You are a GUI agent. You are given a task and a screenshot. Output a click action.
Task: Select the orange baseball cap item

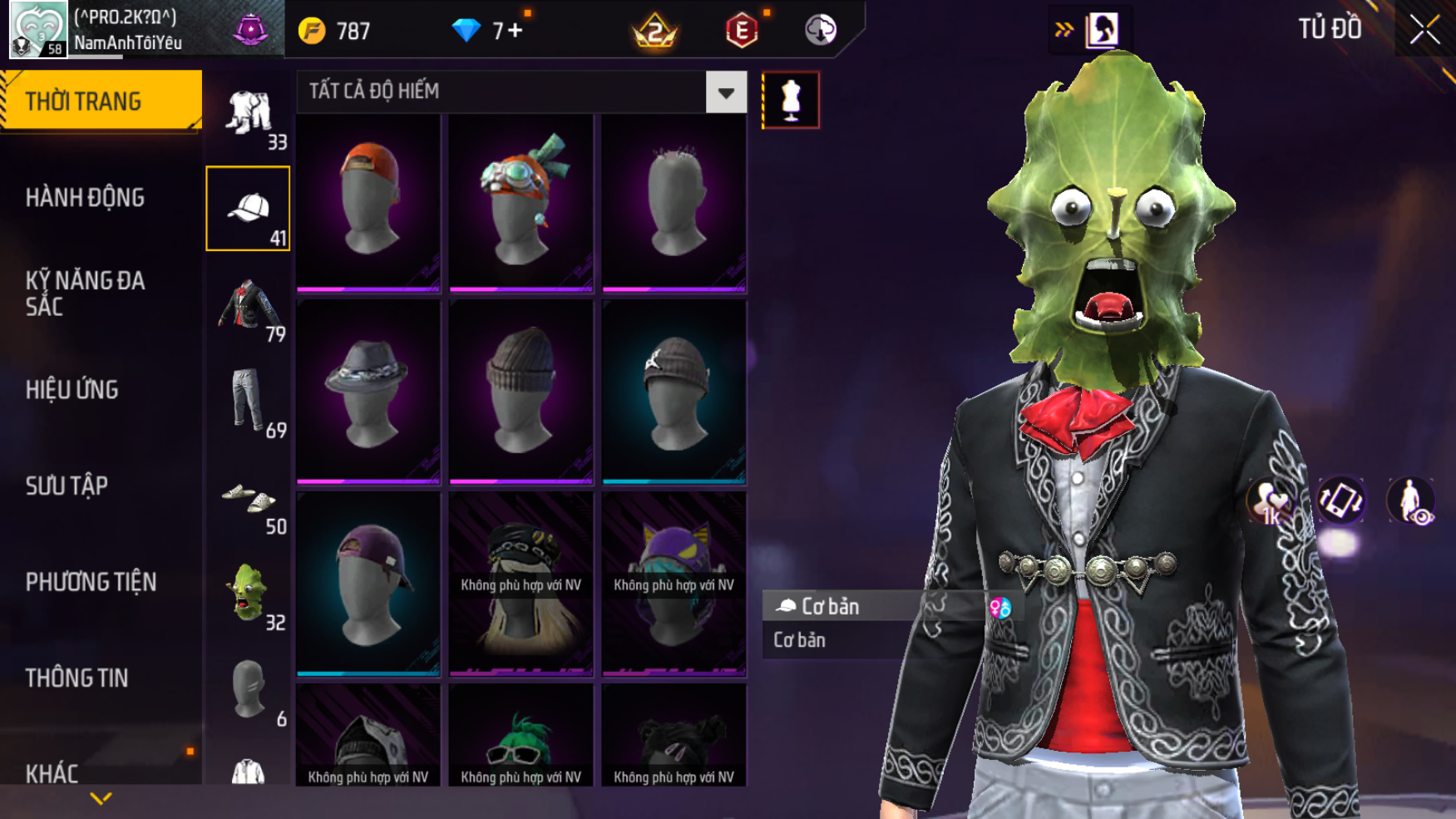(368, 202)
